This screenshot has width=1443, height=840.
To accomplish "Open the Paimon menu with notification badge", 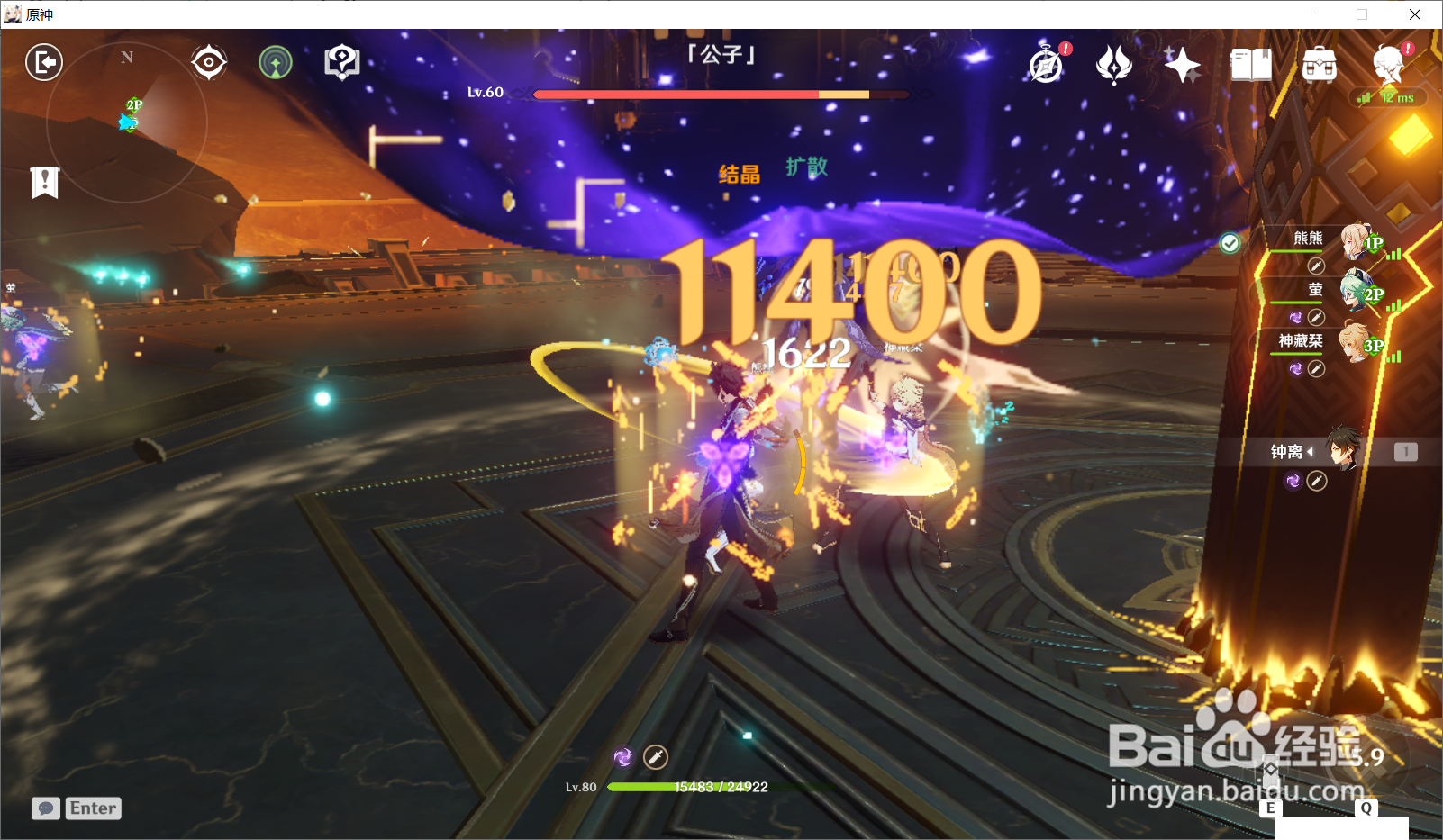I will tap(1389, 65).
